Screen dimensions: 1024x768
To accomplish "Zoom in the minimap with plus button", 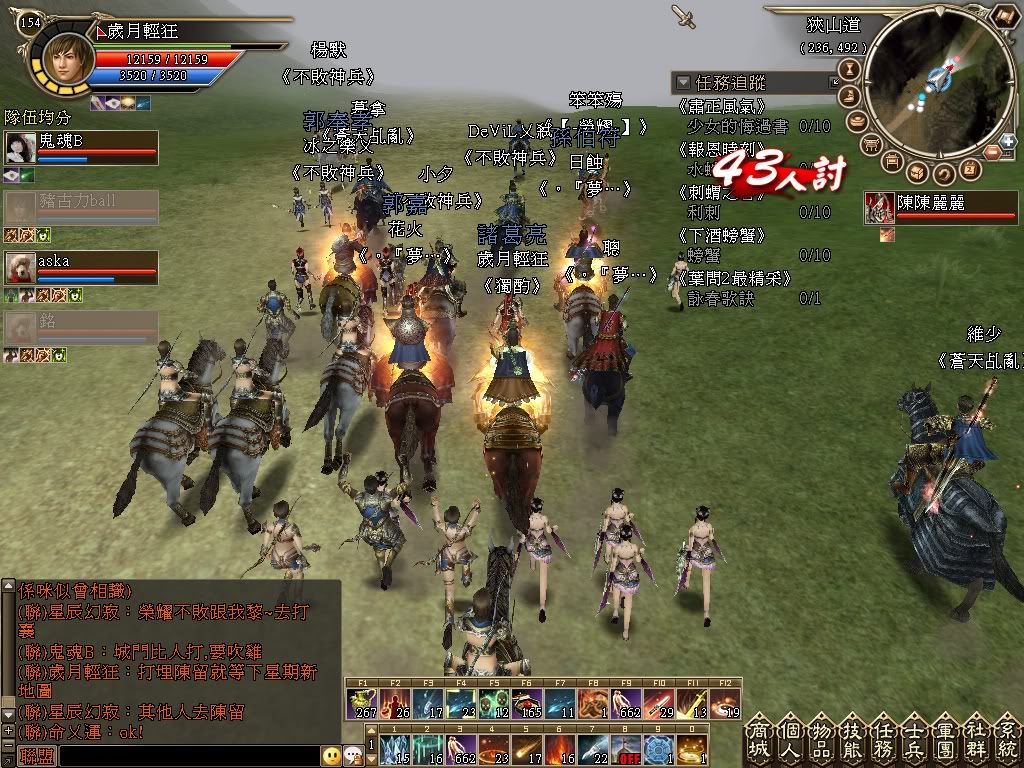I will click(1007, 141).
